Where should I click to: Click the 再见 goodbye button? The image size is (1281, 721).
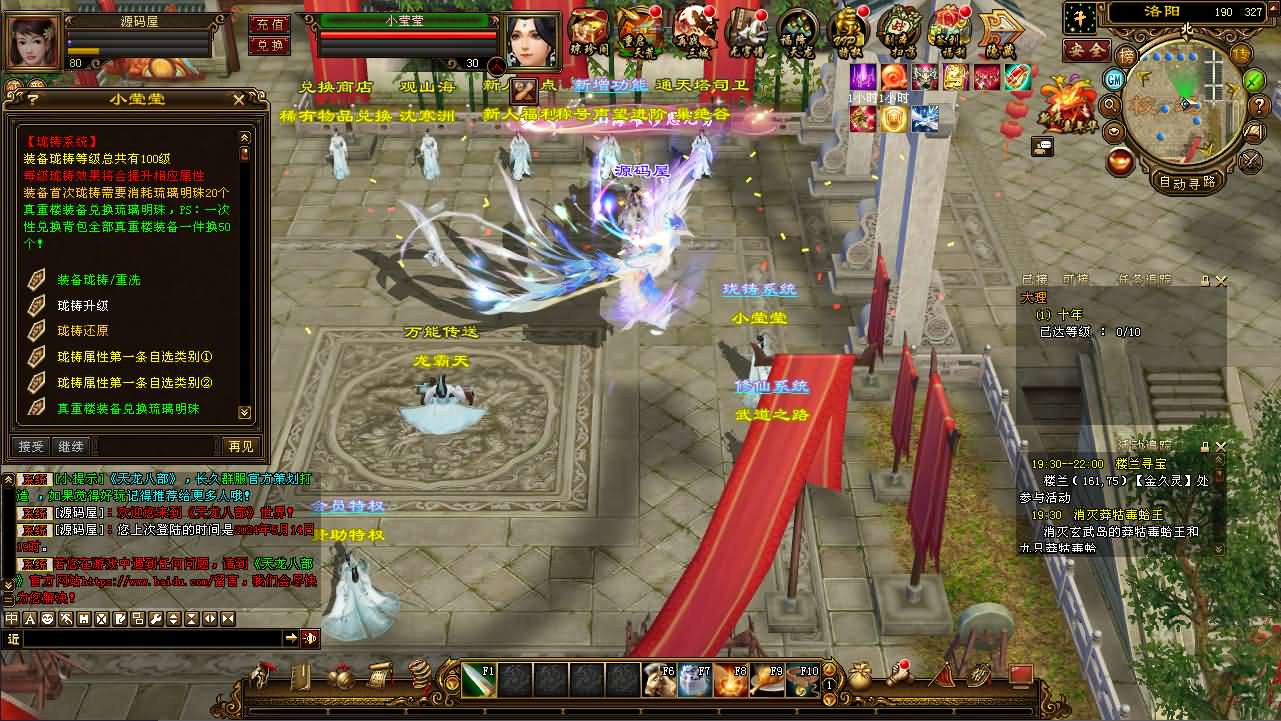point(241,446)
